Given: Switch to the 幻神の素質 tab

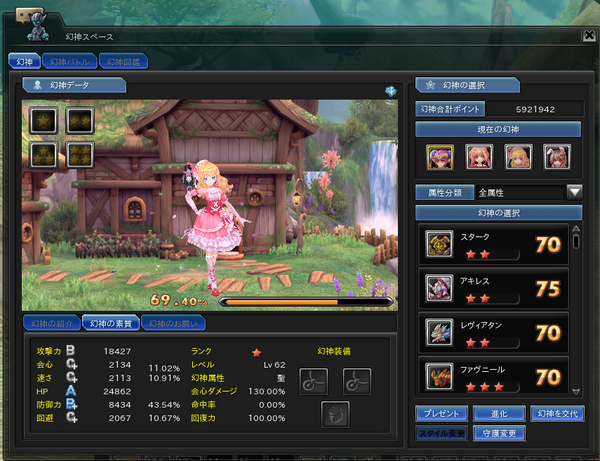Looking at the screenshot, I should [x=110, y=323].
